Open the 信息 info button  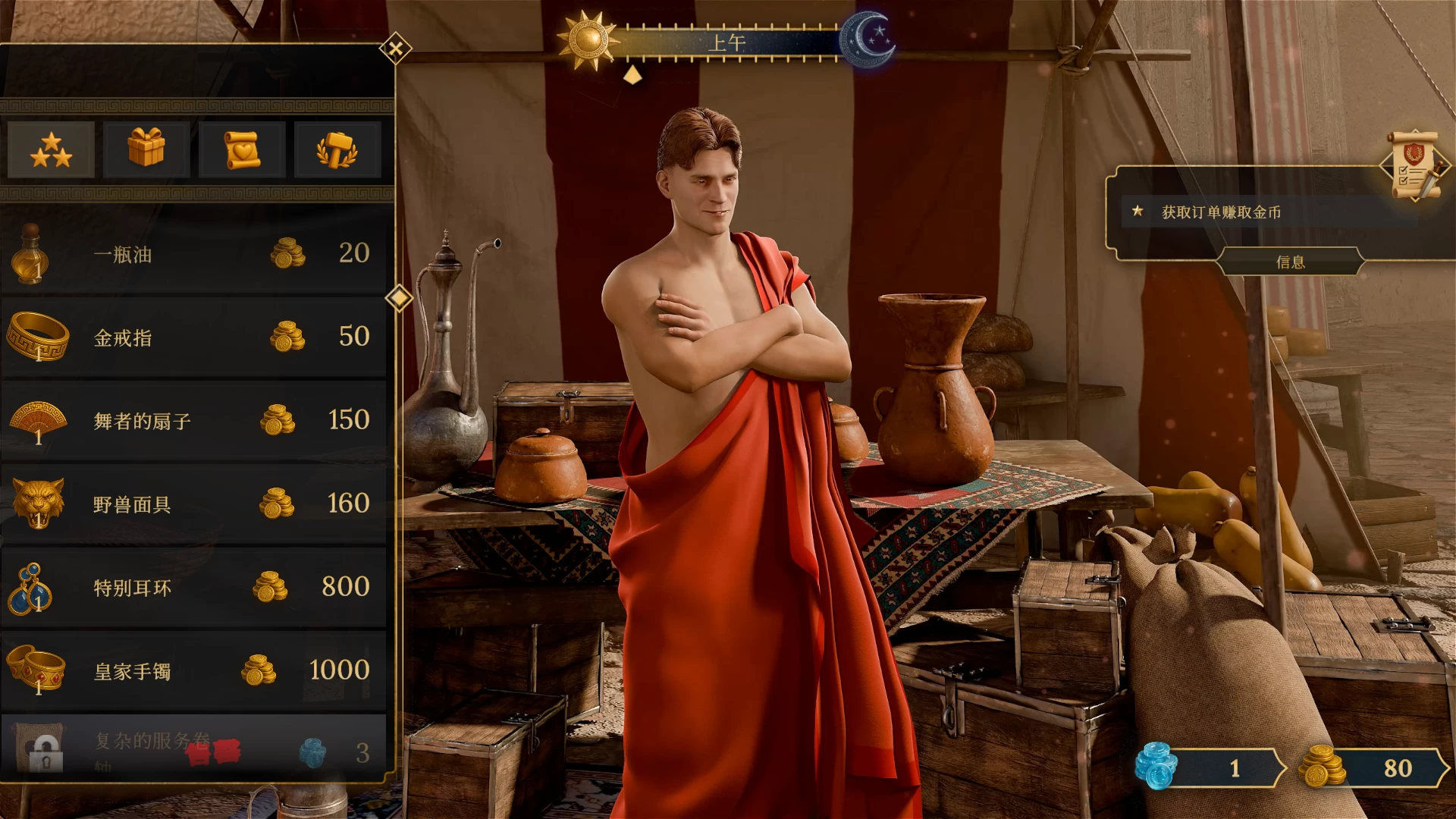(x=1290, y=262)
